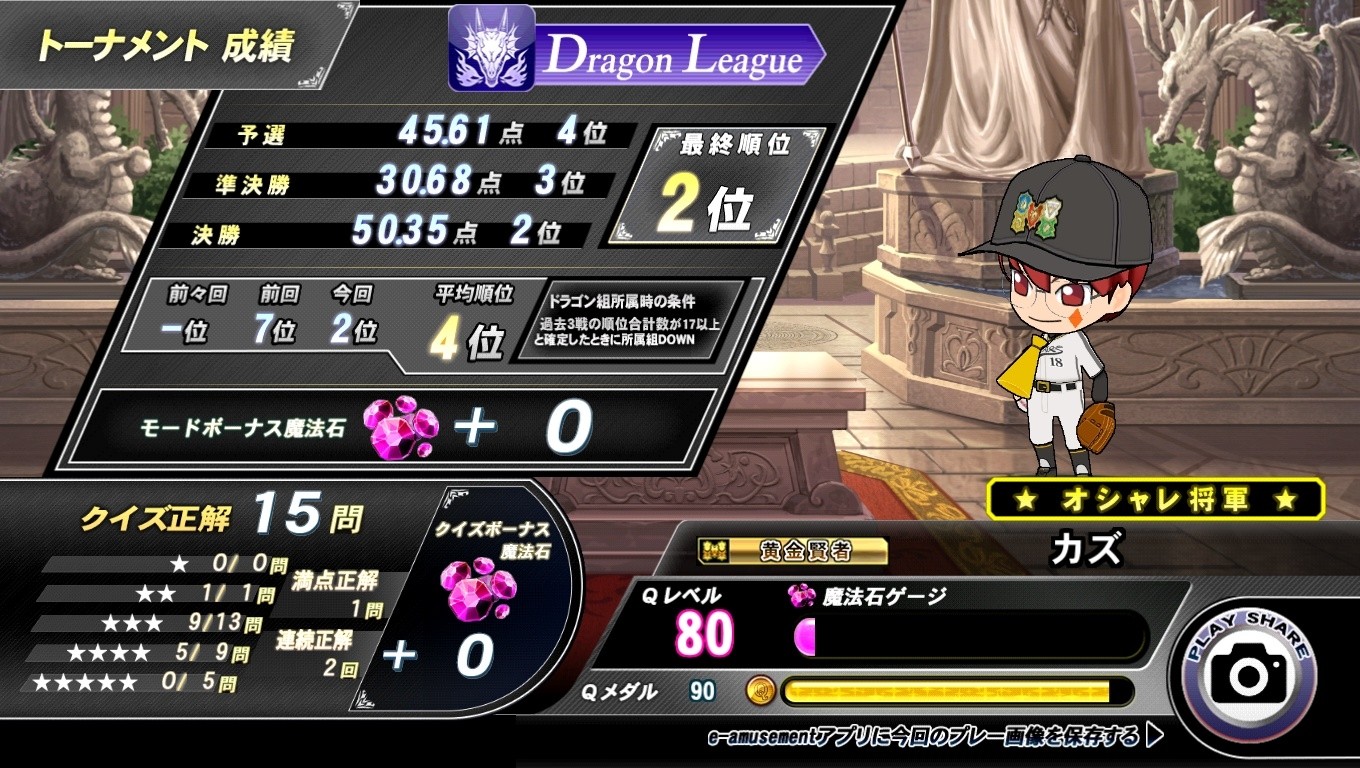
Task: Tap the PLAY SHARE camera button
Action: click(x=1248, y=671)
